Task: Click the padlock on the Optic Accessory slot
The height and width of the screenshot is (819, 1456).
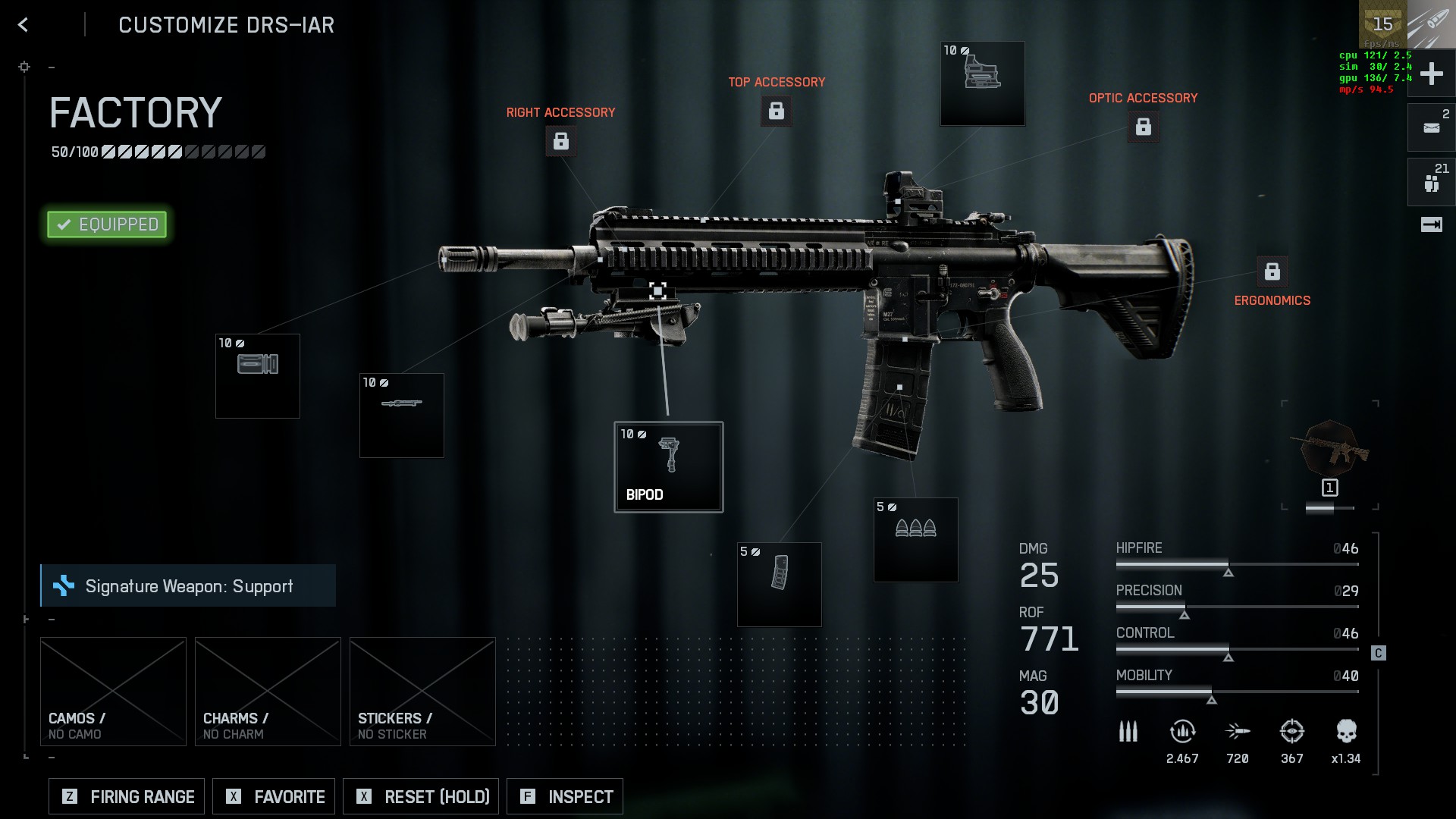Action: [1144, 127]
